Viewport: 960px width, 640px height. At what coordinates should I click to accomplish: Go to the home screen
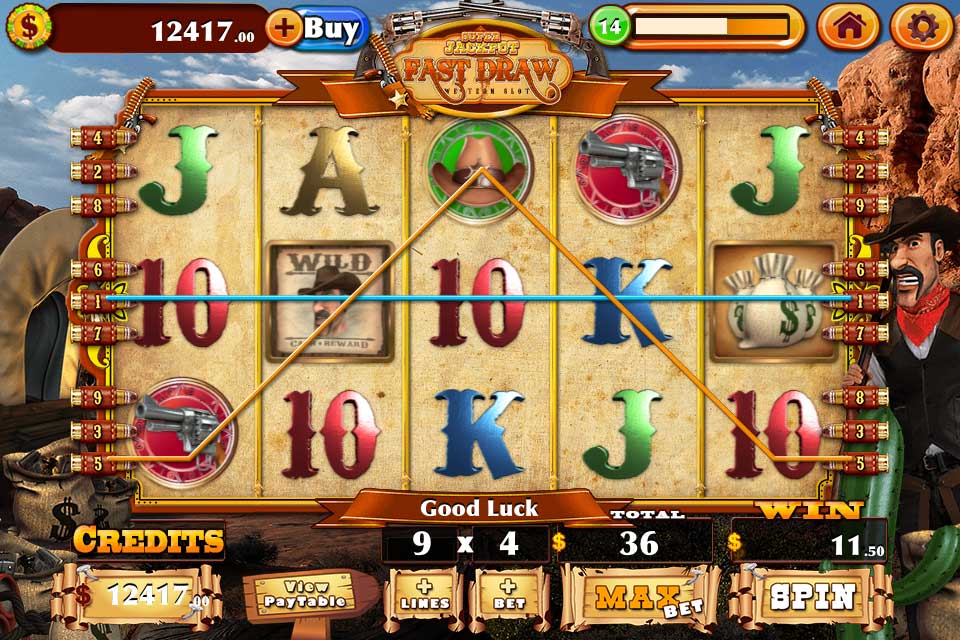pyautogui.click(x=848, y=28)
